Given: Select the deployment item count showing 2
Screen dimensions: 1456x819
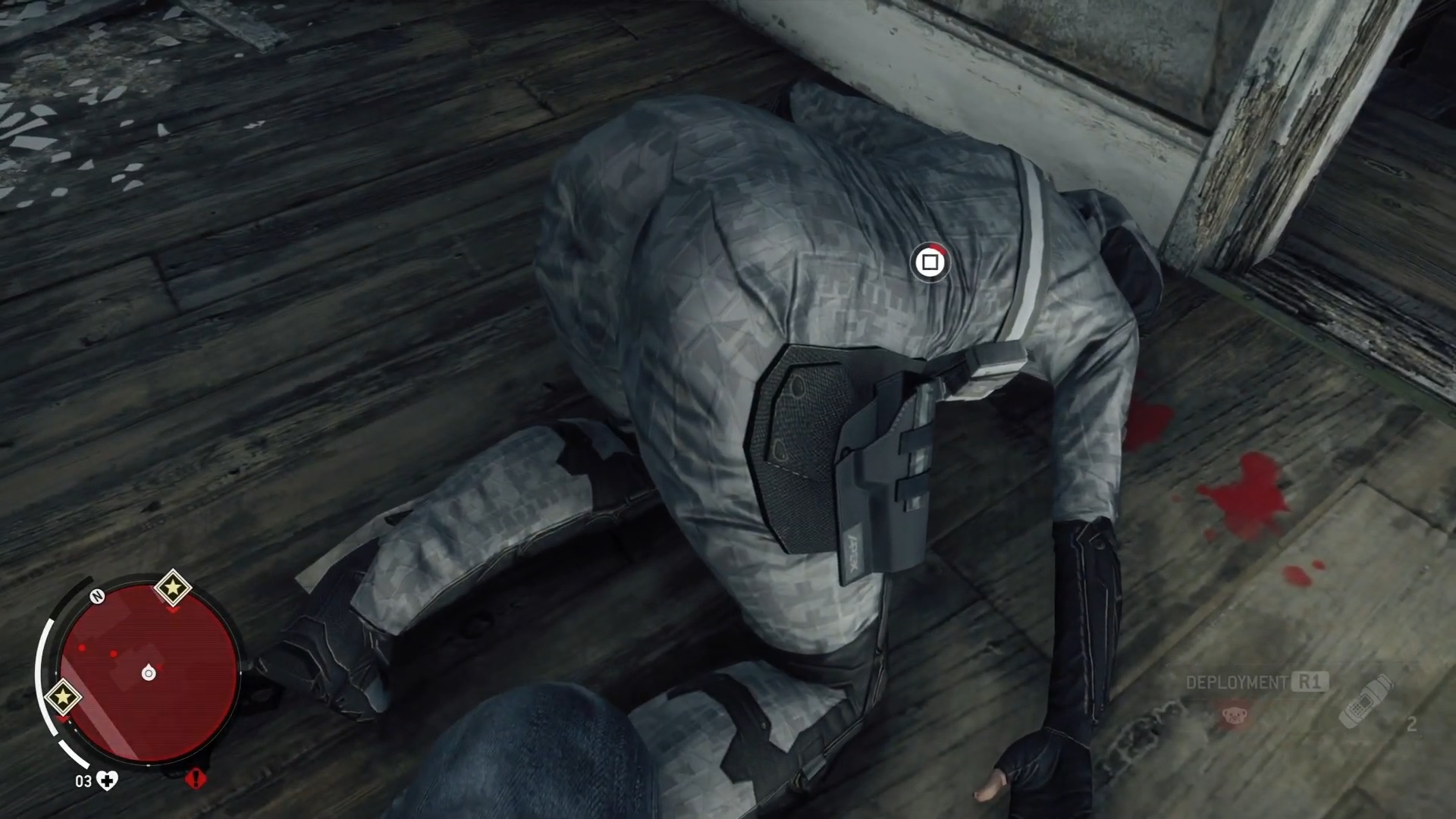Looking at the screenshot, I should coord(1410,724).
